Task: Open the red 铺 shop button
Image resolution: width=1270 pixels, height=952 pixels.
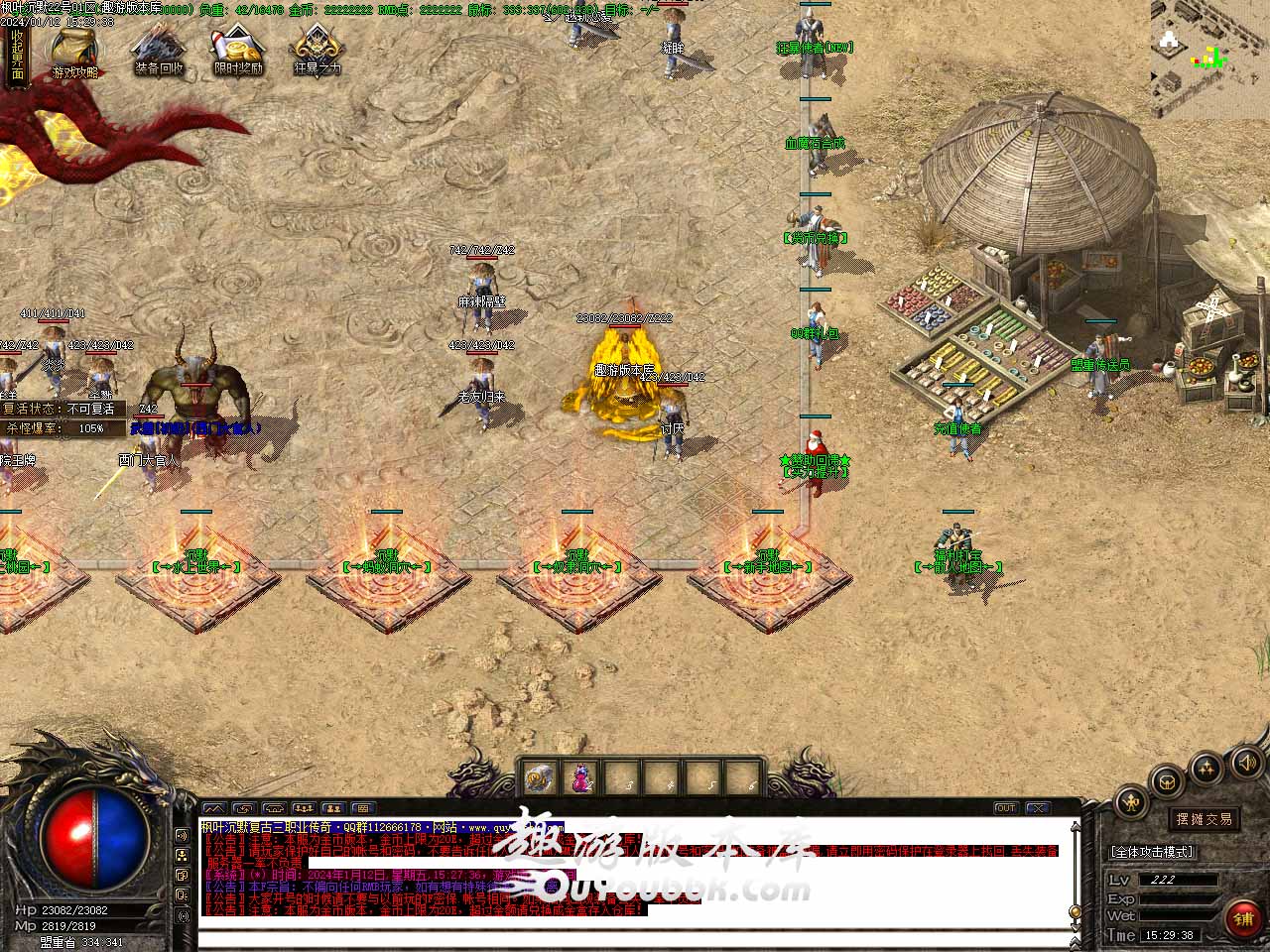Action: 1242,919
